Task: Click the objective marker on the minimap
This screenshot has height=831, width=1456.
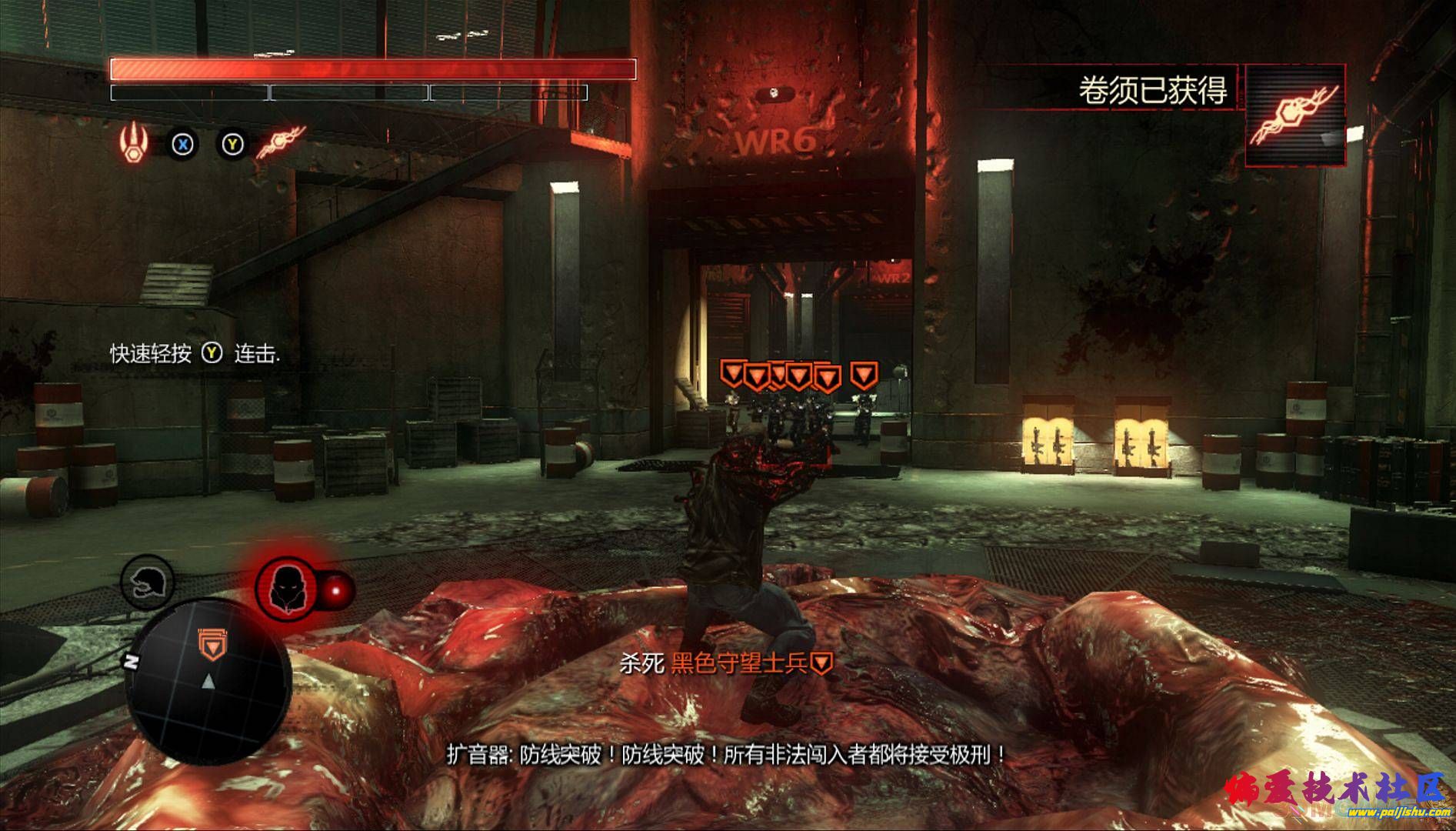Action: click(x=210, y=643)
